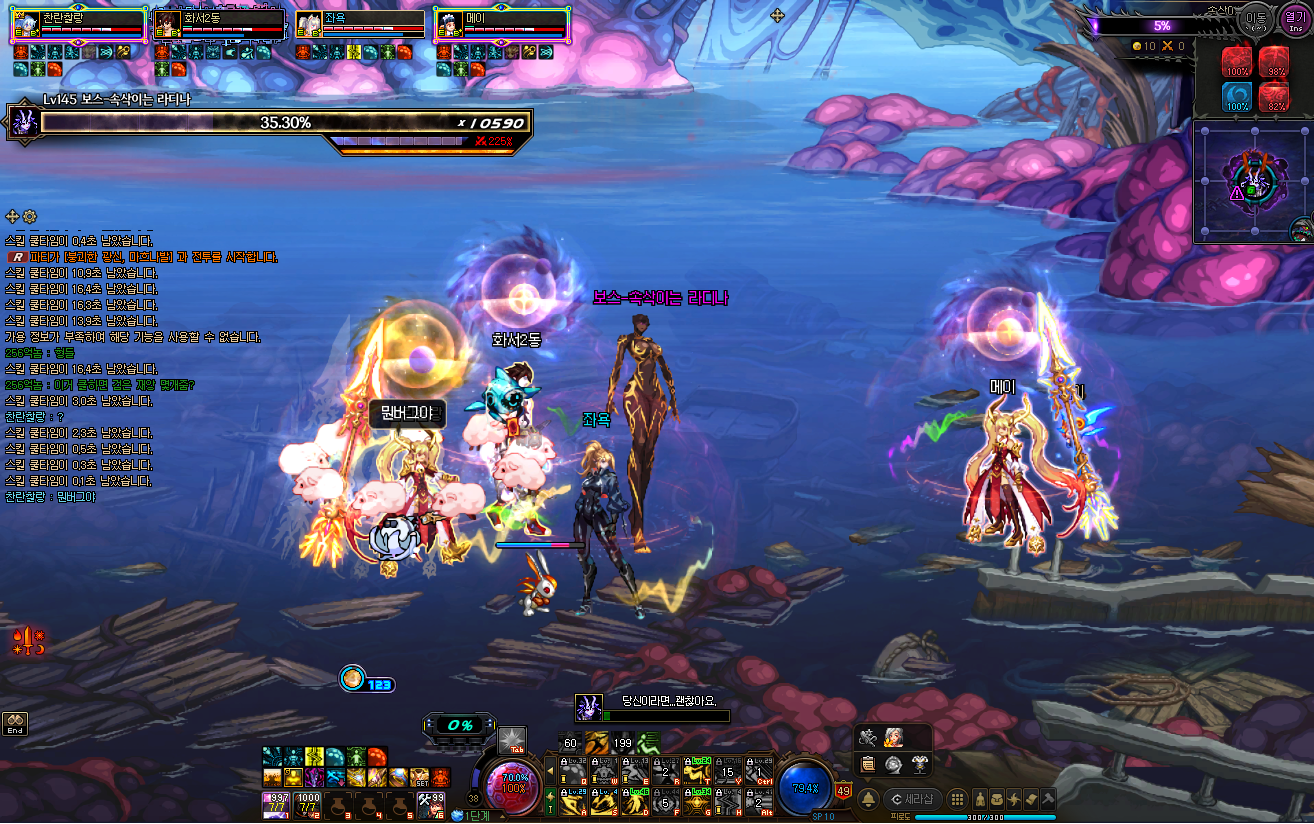This screenshot has height=824, width=1314.
Task: Open the grid menu button
Action: point(957,799)
